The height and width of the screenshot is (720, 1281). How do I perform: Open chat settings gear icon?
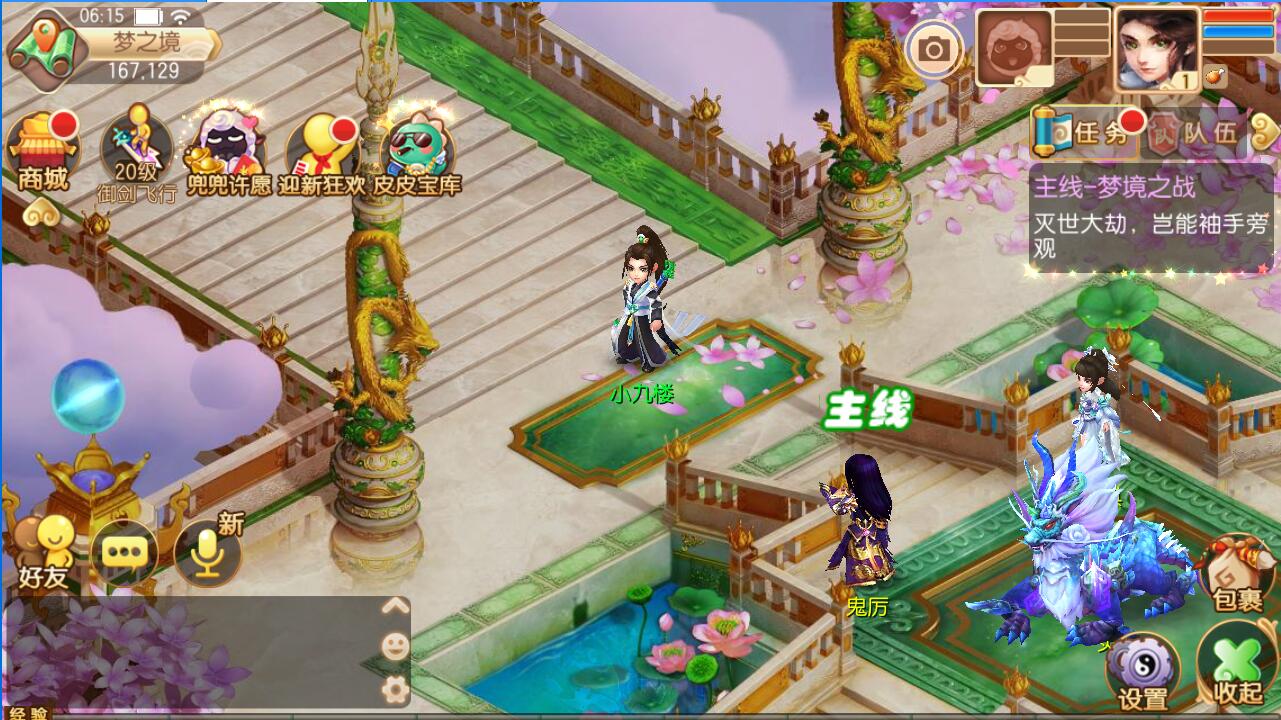click(395, 688)
